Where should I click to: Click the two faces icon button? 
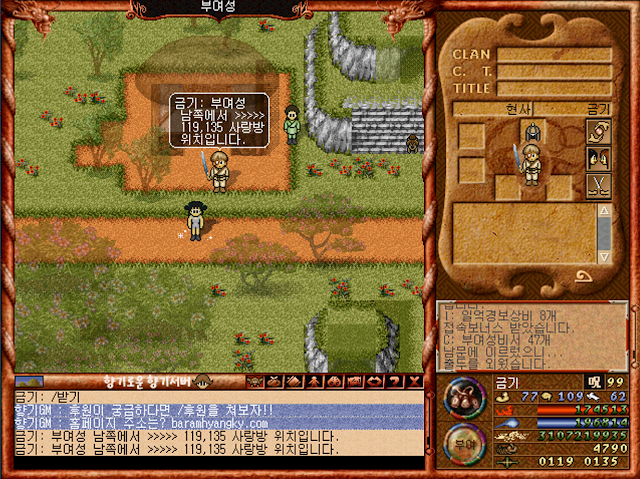pos(598,158)
